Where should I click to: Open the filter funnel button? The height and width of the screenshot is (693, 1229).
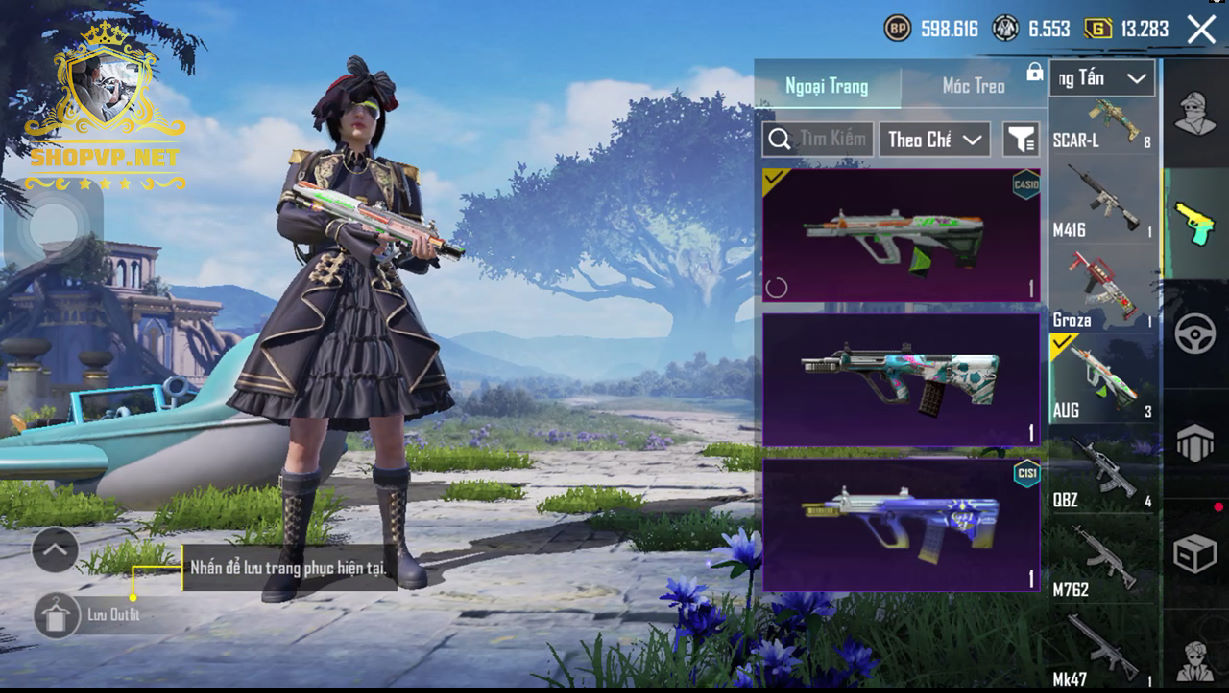click(1021, 140)
